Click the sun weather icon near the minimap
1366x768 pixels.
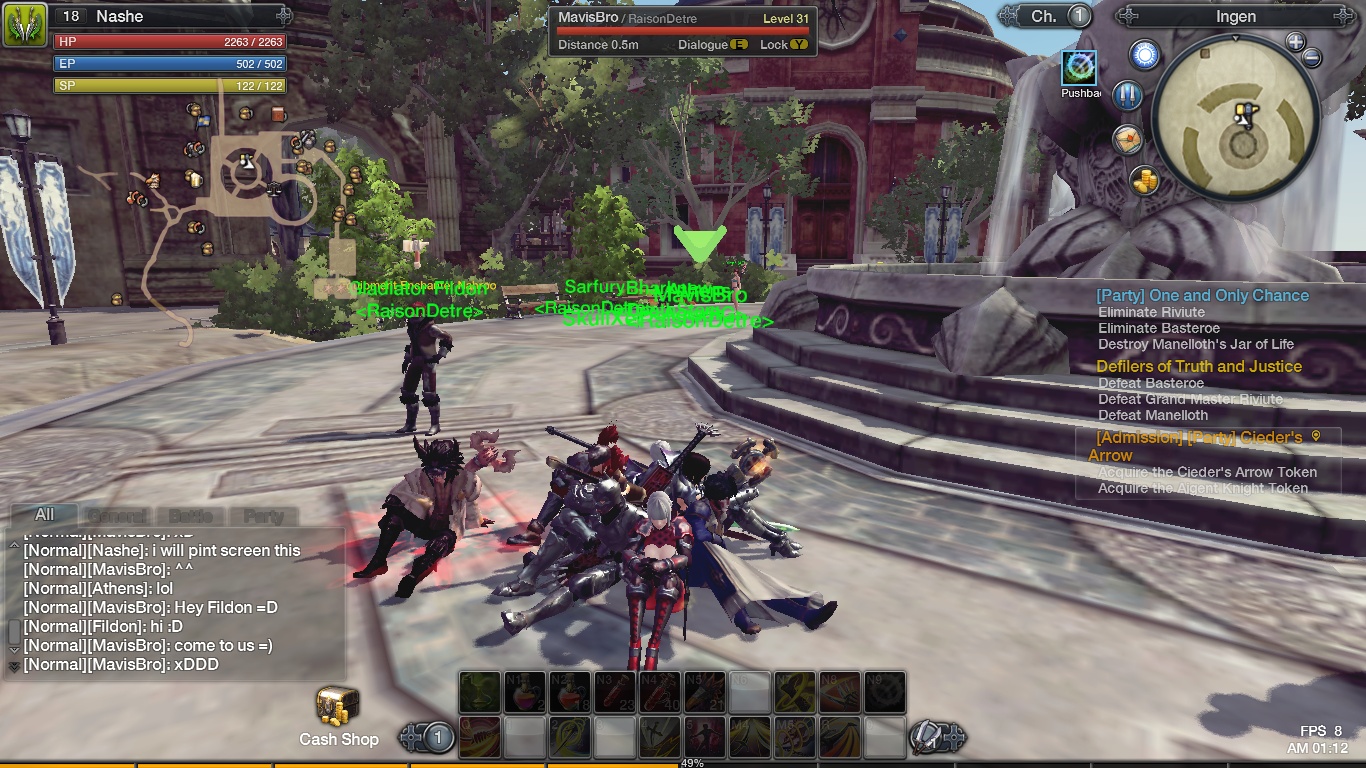(1144, 53)
